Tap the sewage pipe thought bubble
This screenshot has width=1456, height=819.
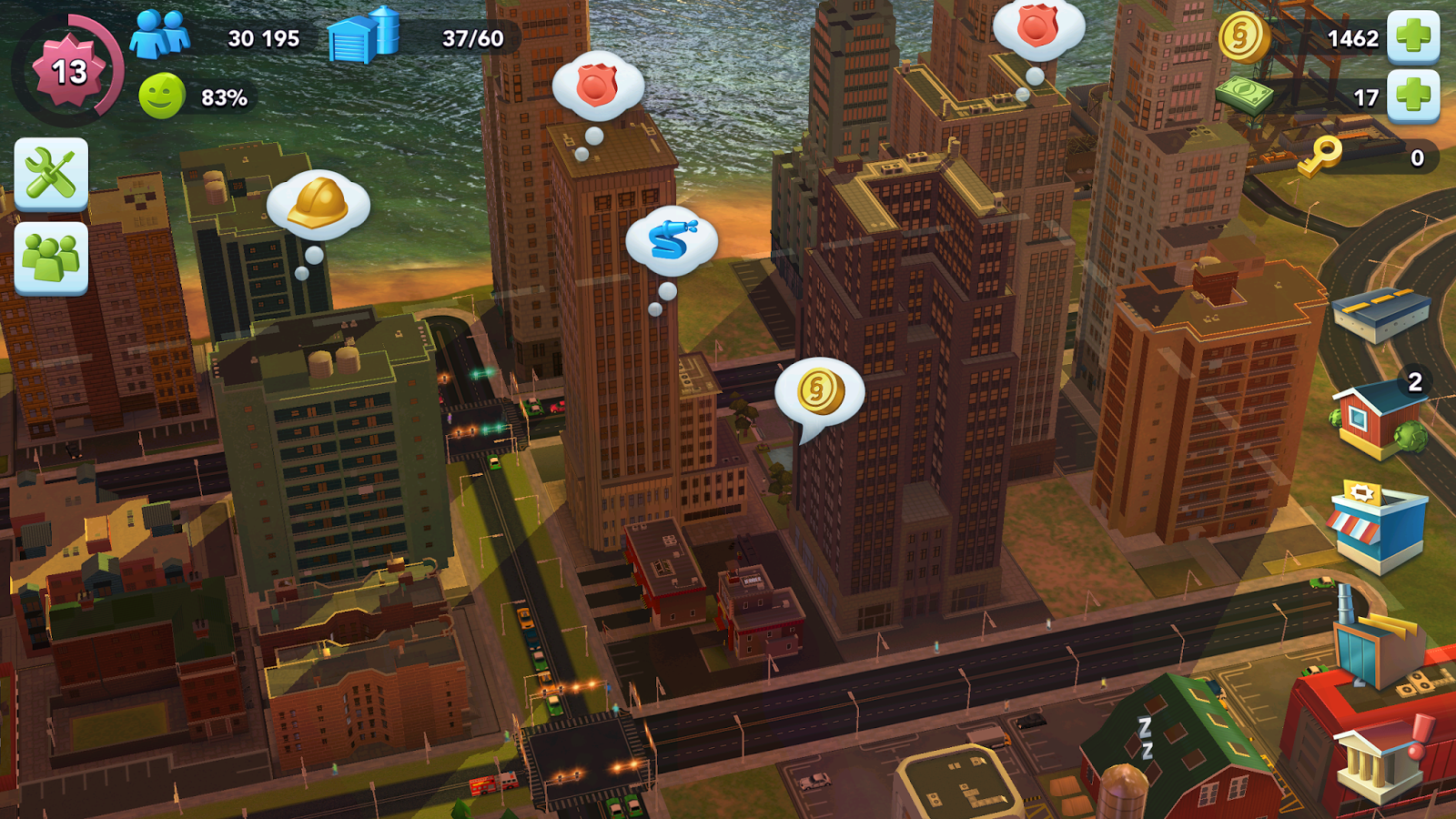coord(670,241)
